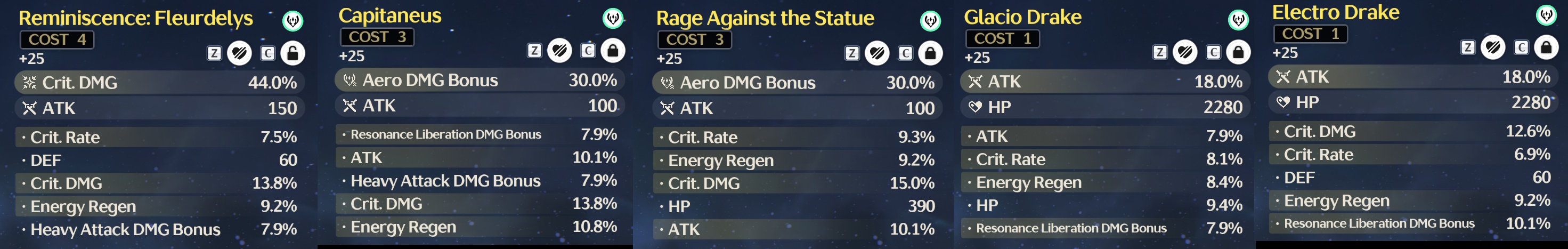Viewport: 1568px width, 249px height.
Task: View sonata effect icon for Rage Against the Statue
Action: click(x=931, y=21)
